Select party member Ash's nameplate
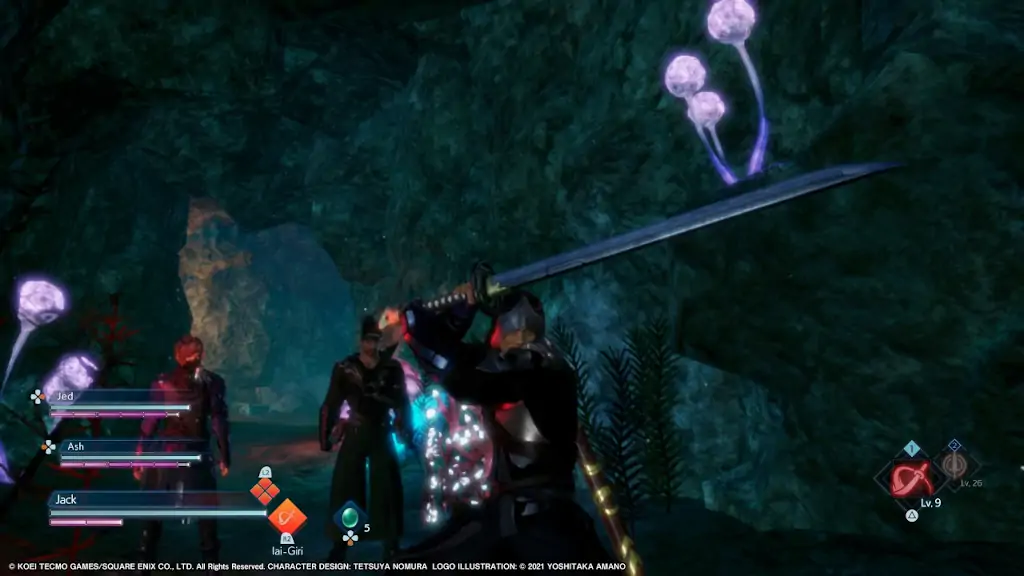Screen dimensions: 1024x576 click(122, 447)
